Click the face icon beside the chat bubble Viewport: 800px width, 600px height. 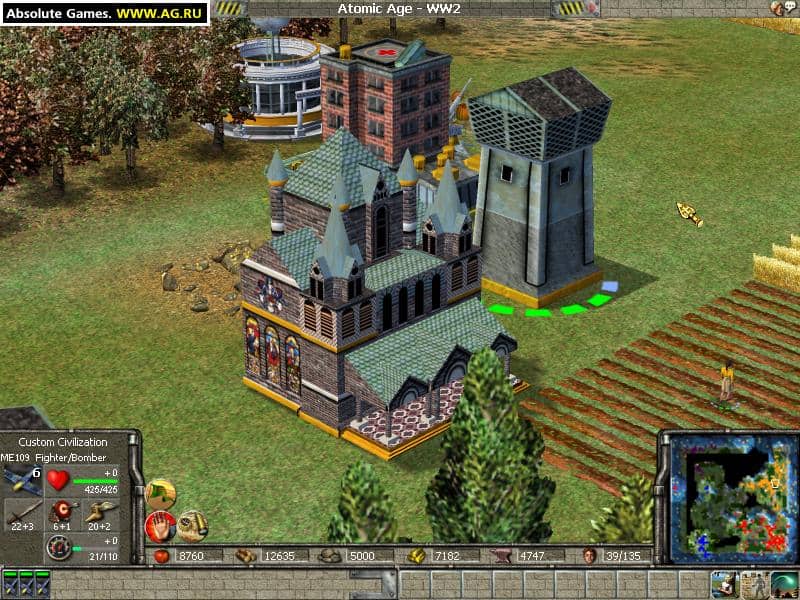click(776, 8)
